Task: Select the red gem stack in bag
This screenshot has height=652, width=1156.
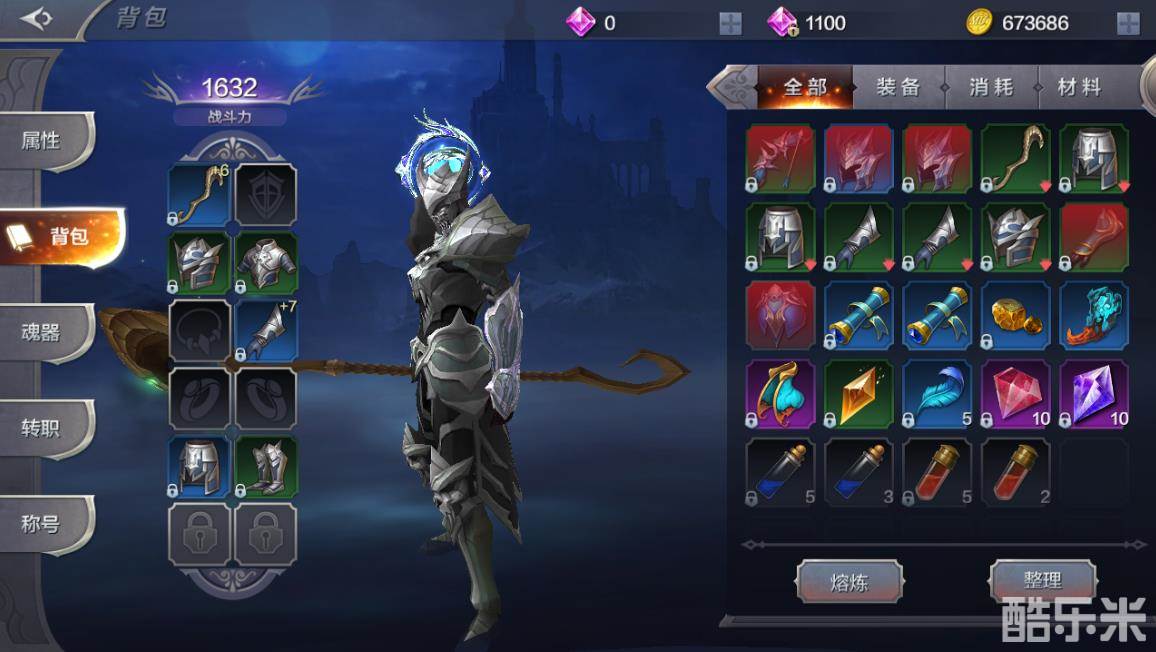Action: coord(1015,394)
